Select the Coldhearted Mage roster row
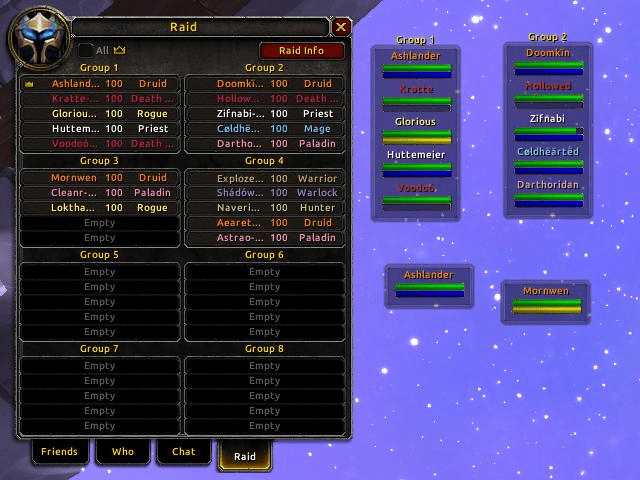This screenshot has height=480, width=640. pos(264,129)
